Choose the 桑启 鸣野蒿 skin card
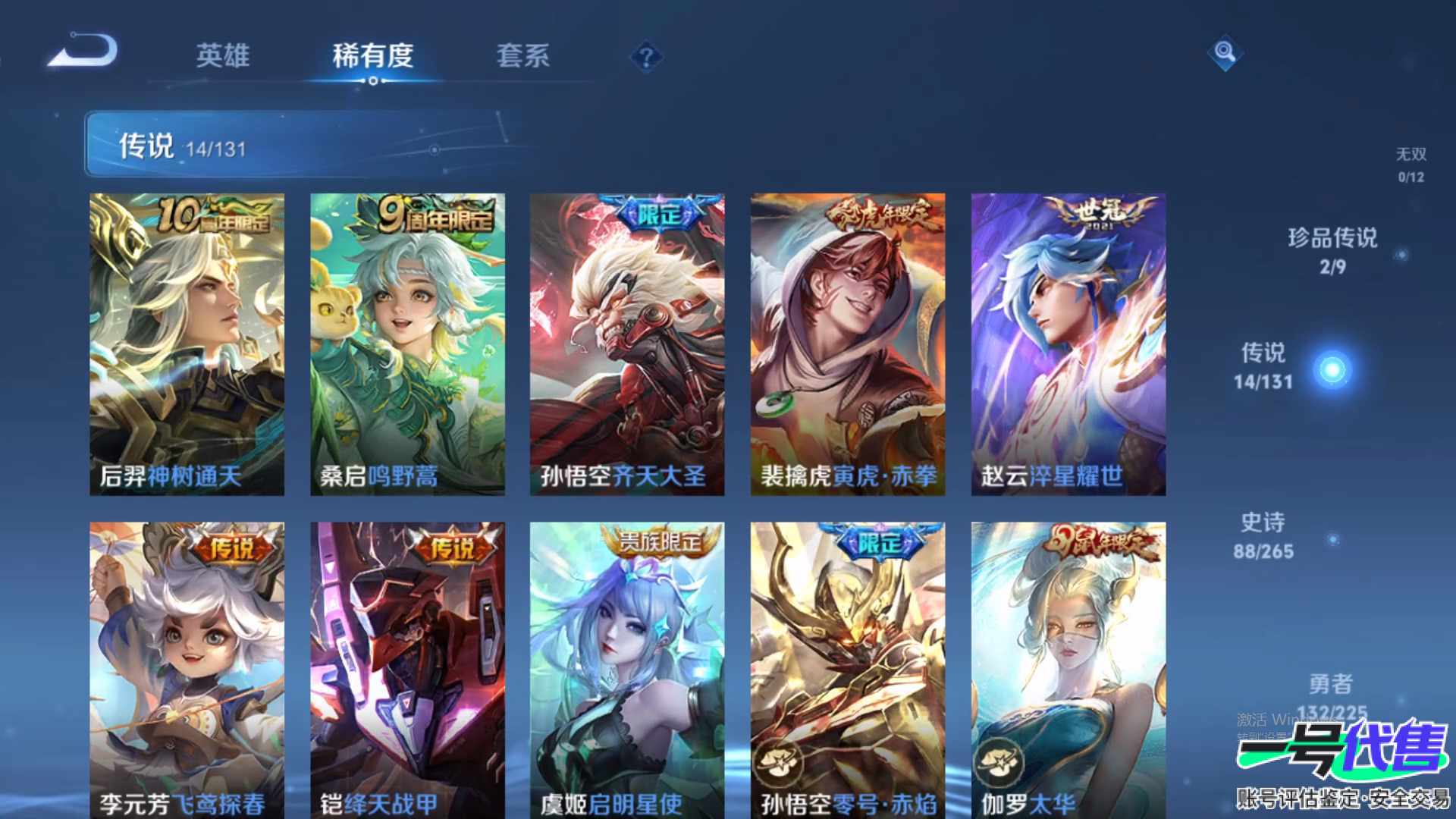The width and height of the screenshot is (1456, 819). [x=407, y=344]
